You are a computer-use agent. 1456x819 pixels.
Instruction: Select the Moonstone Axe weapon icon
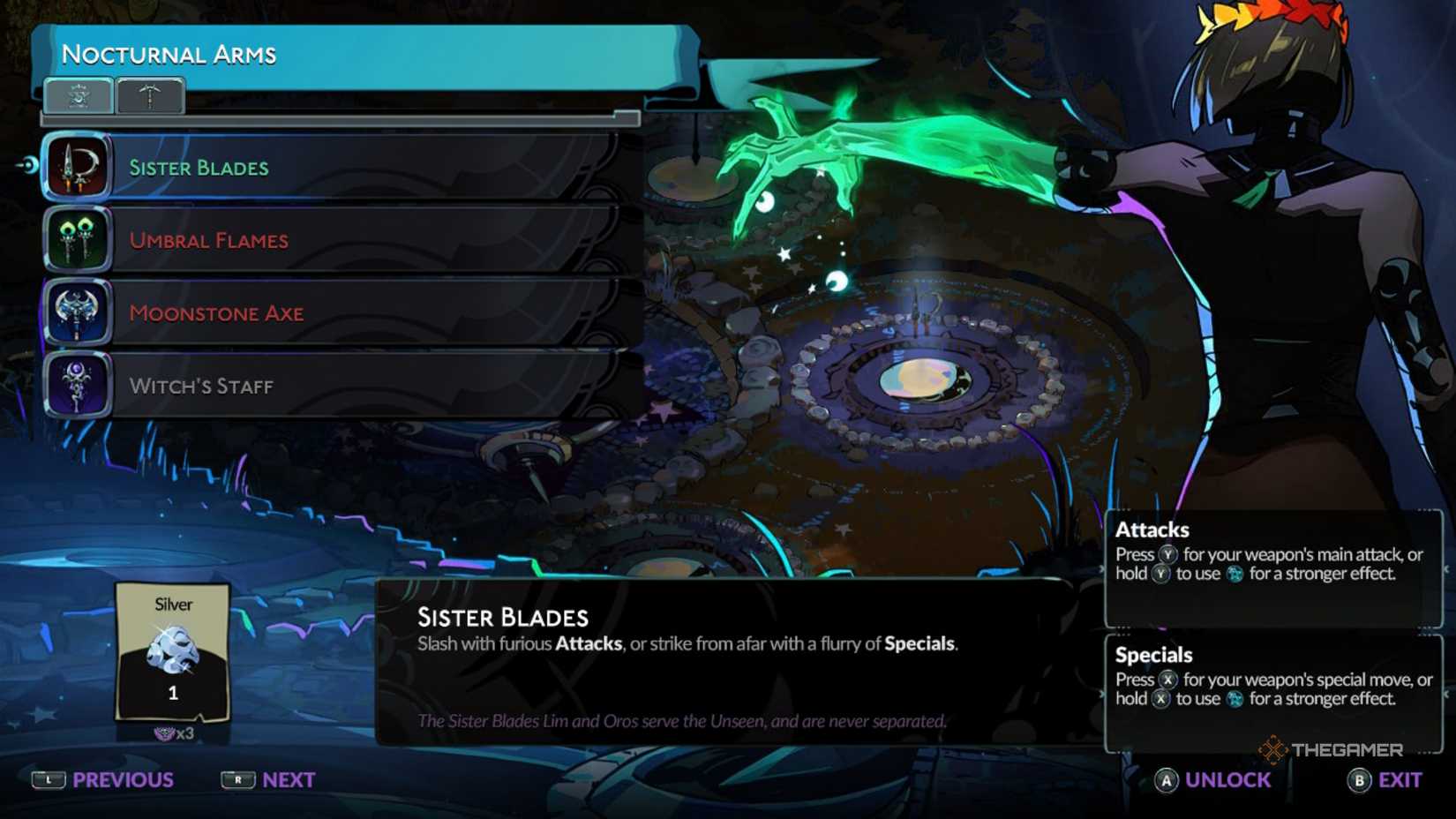[x=76, y=312]
